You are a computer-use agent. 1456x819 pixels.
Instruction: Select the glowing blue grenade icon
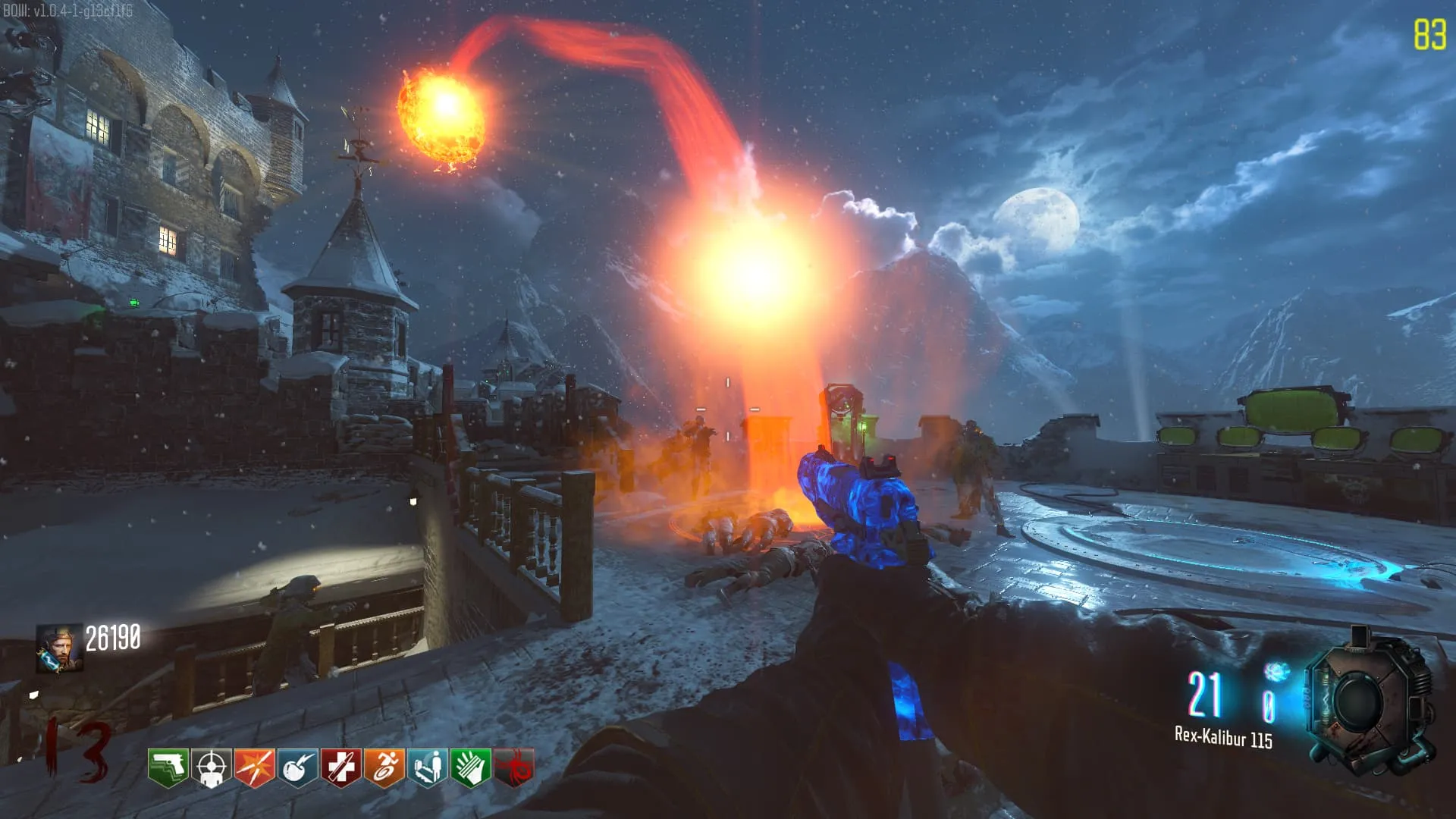coord(1276,672)
